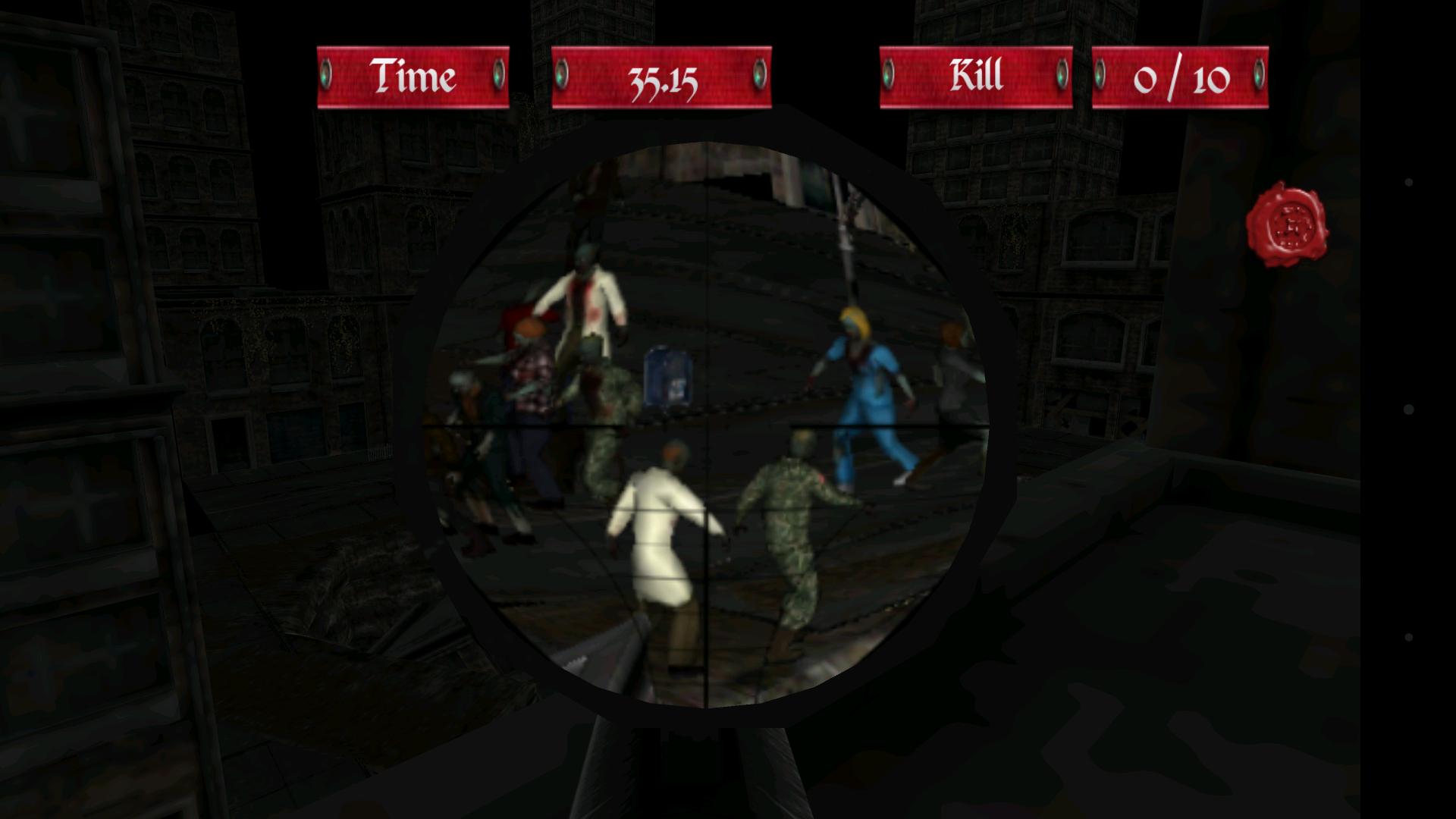Click the Time banner
Viewport: 1456px width, 819px height.
click(413, 77)
